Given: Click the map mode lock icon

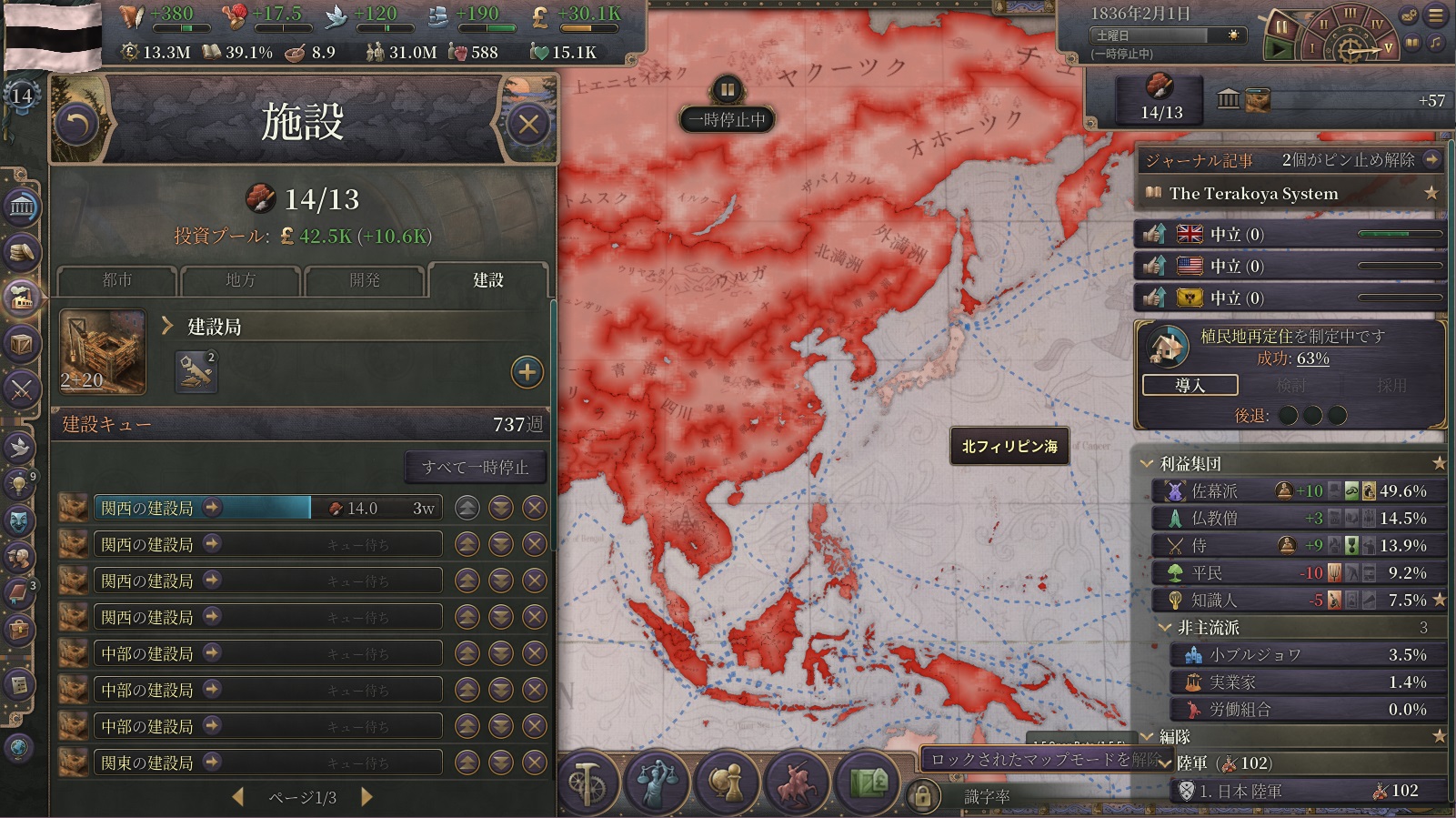Looking at the screenshot, I should tap(922, 796).
